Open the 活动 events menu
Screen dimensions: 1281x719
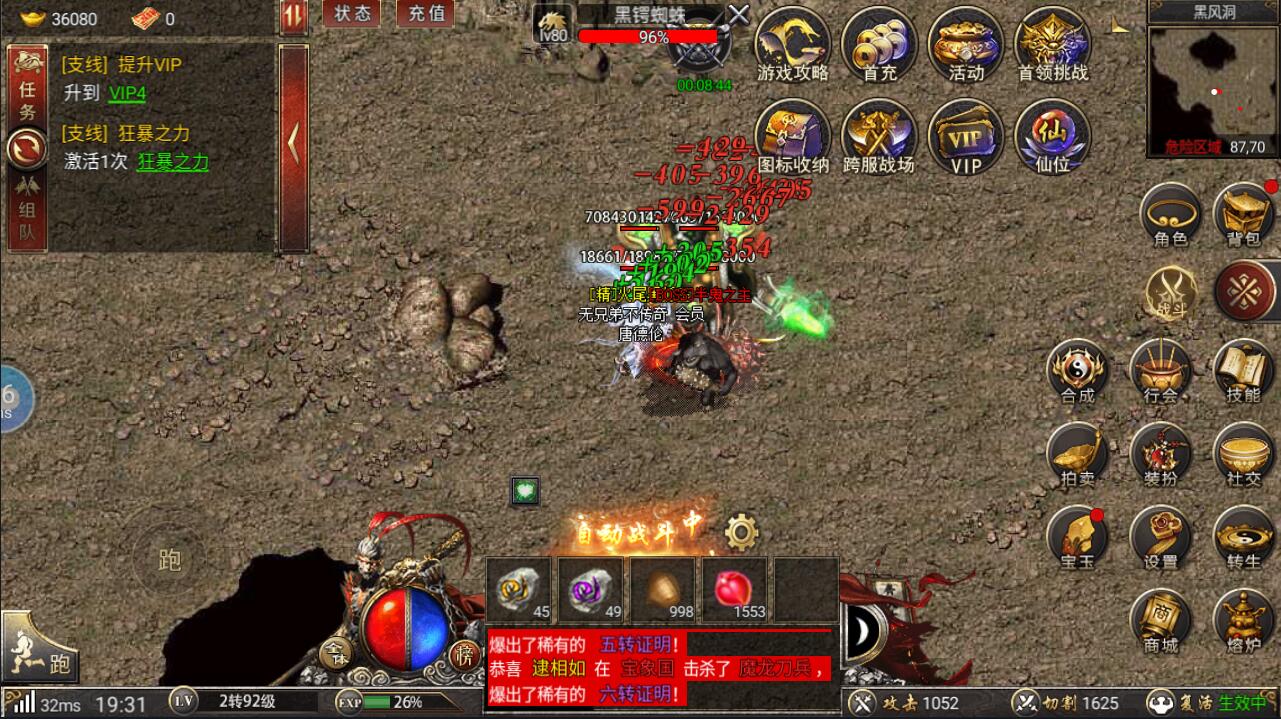click(966, 45)
